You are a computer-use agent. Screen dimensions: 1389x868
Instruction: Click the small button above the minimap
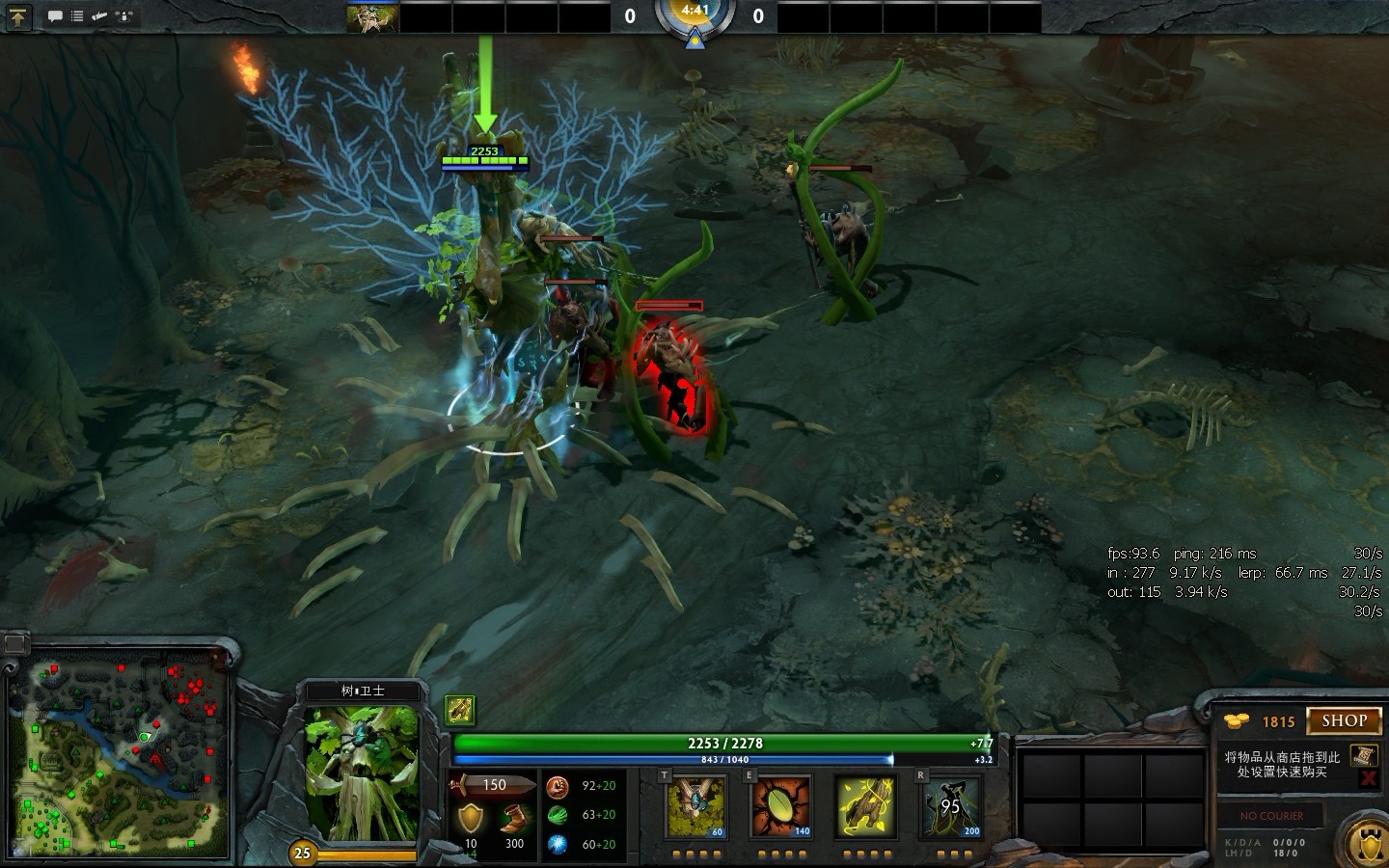pos(15,643)
